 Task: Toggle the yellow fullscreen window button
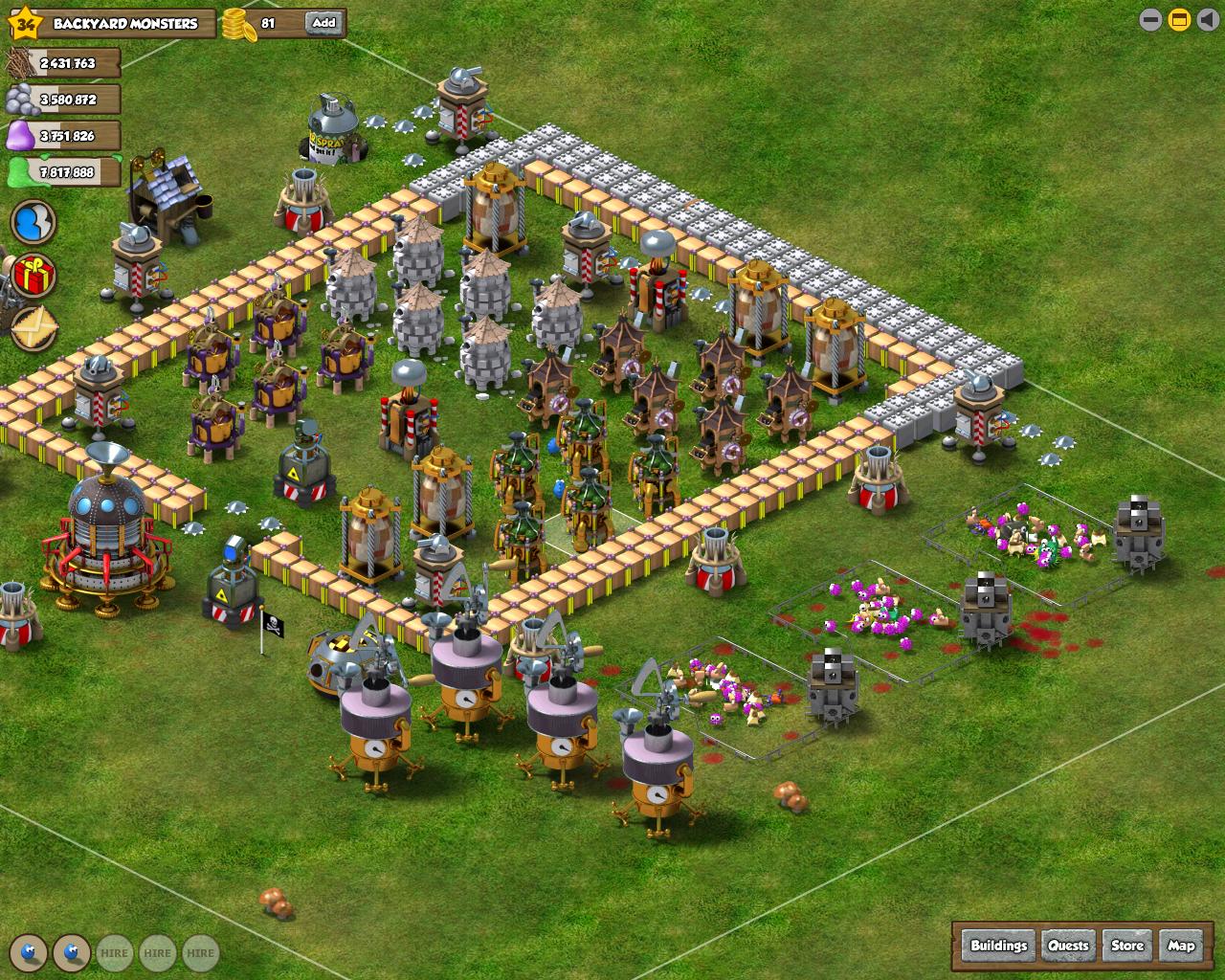pyautogui.click(x=1179, y=19)
